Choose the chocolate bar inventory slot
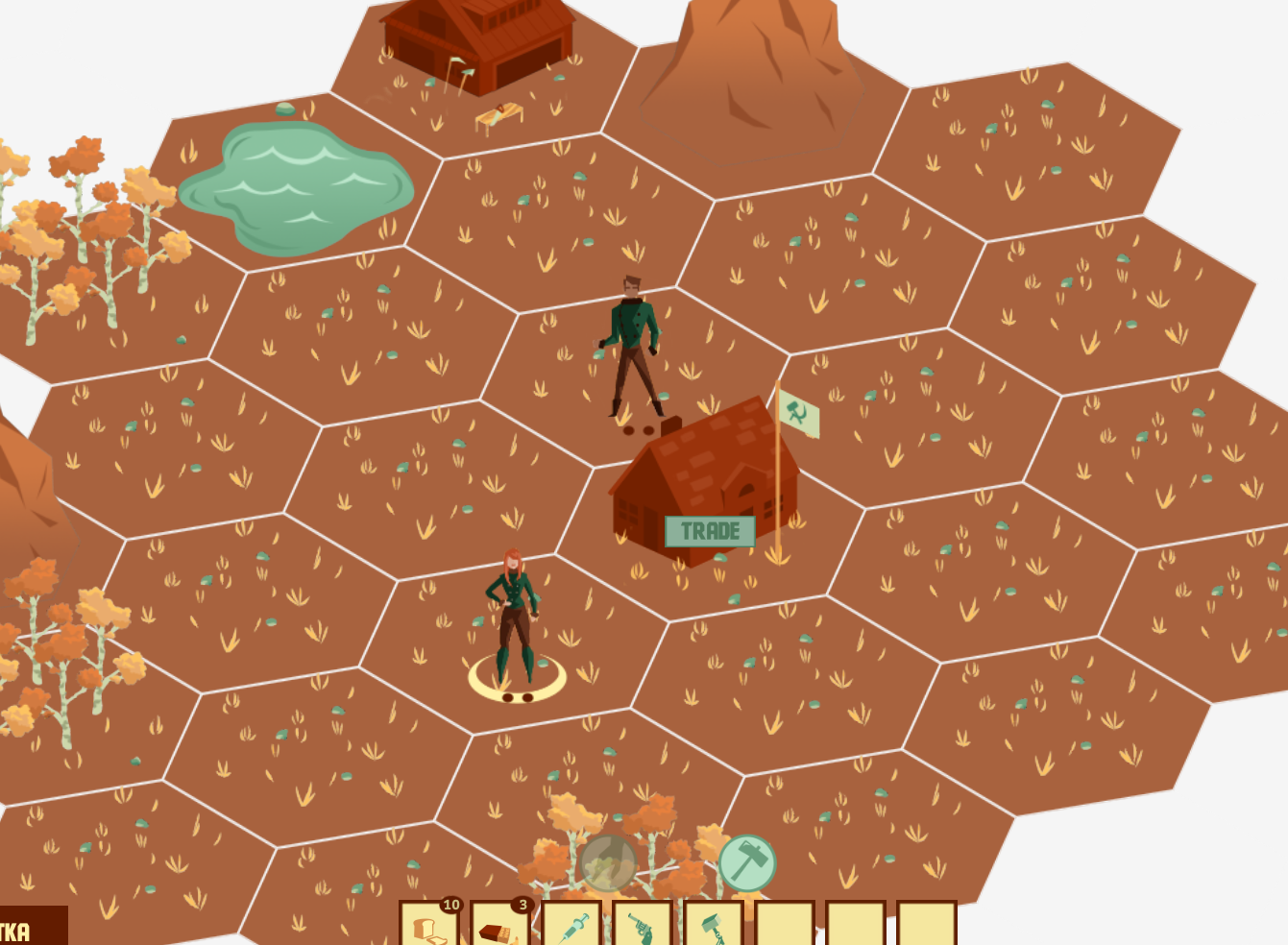 click(x=499, y=924)
